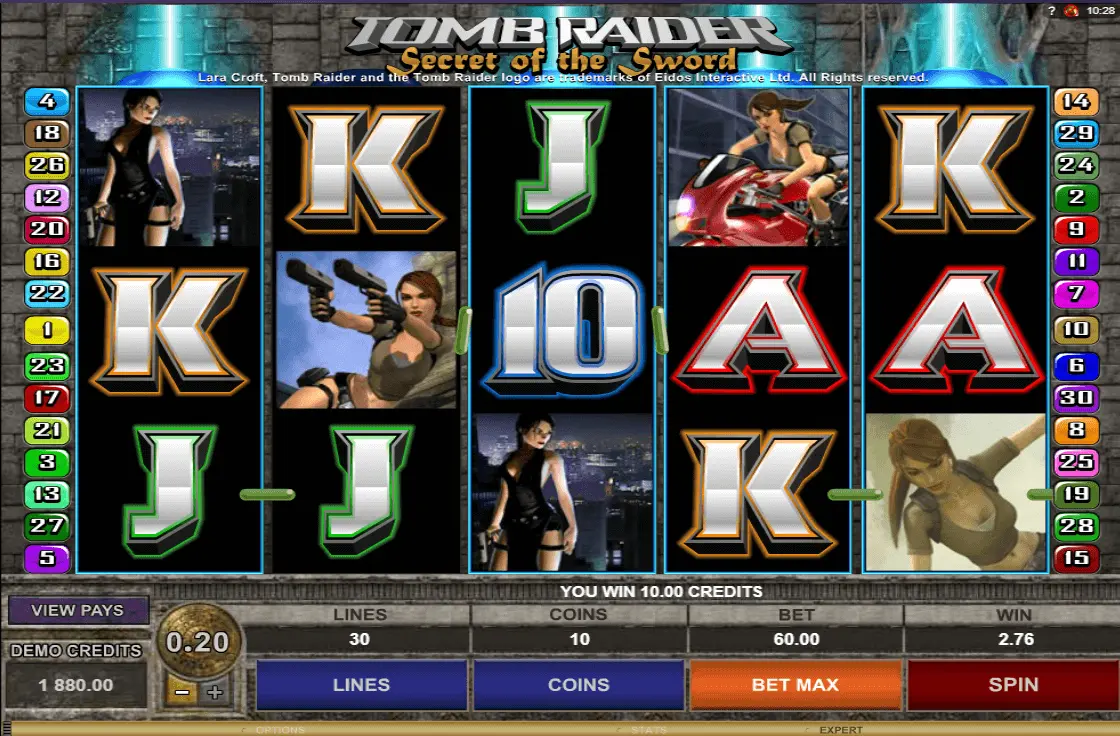Decrease coin size with the minus button
The image size is (1120, 736).
(x=181, y=692)
